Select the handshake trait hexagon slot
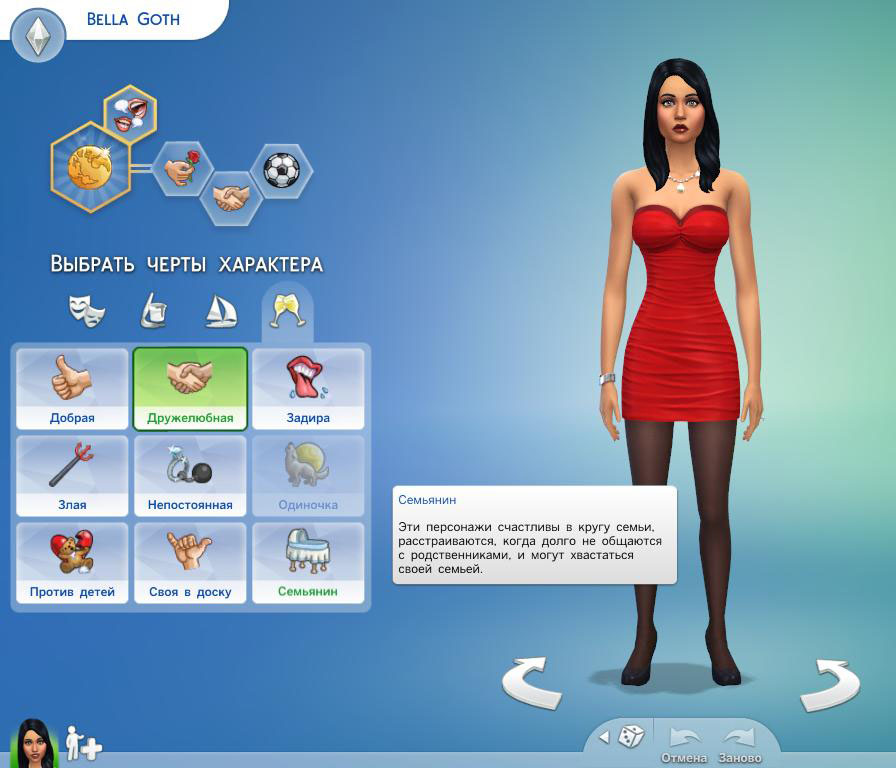Screen dimensions: 896x768 tap(232, 196)
